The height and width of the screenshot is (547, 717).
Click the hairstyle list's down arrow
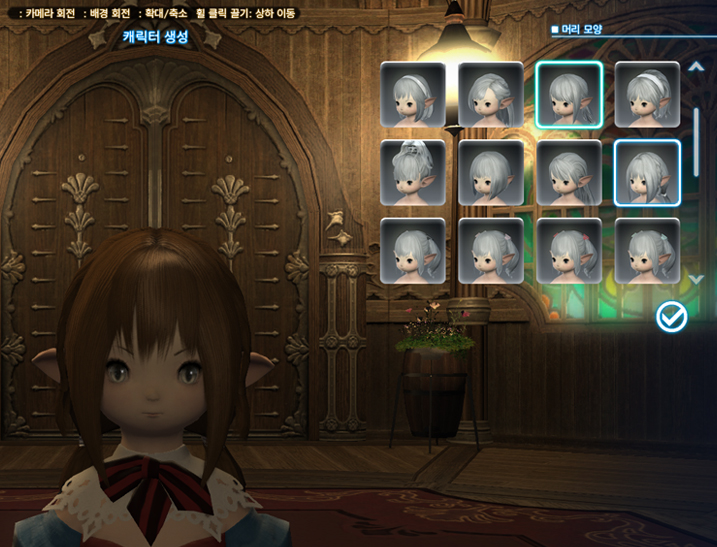tap(696, 279)
